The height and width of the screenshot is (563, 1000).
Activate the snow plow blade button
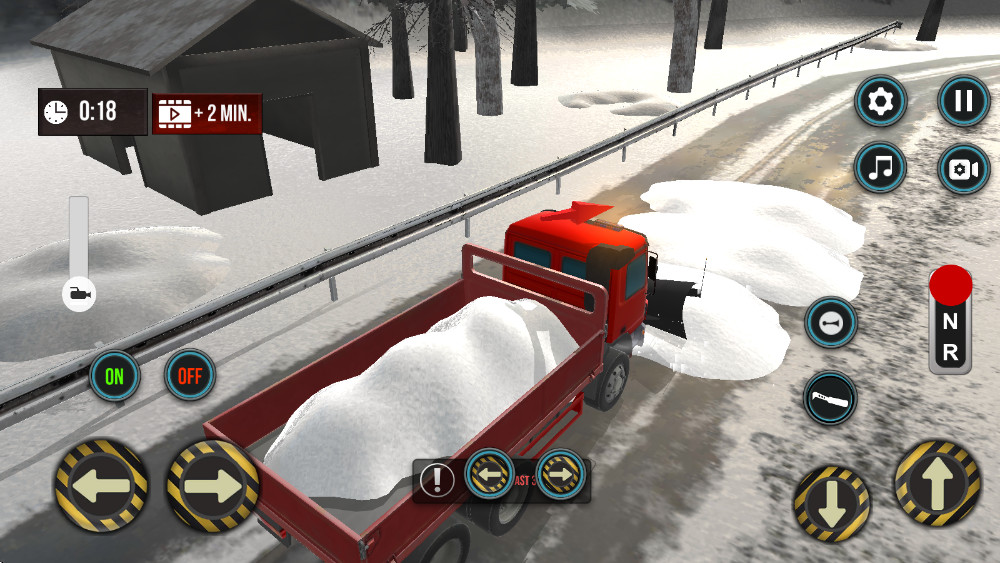831,397
